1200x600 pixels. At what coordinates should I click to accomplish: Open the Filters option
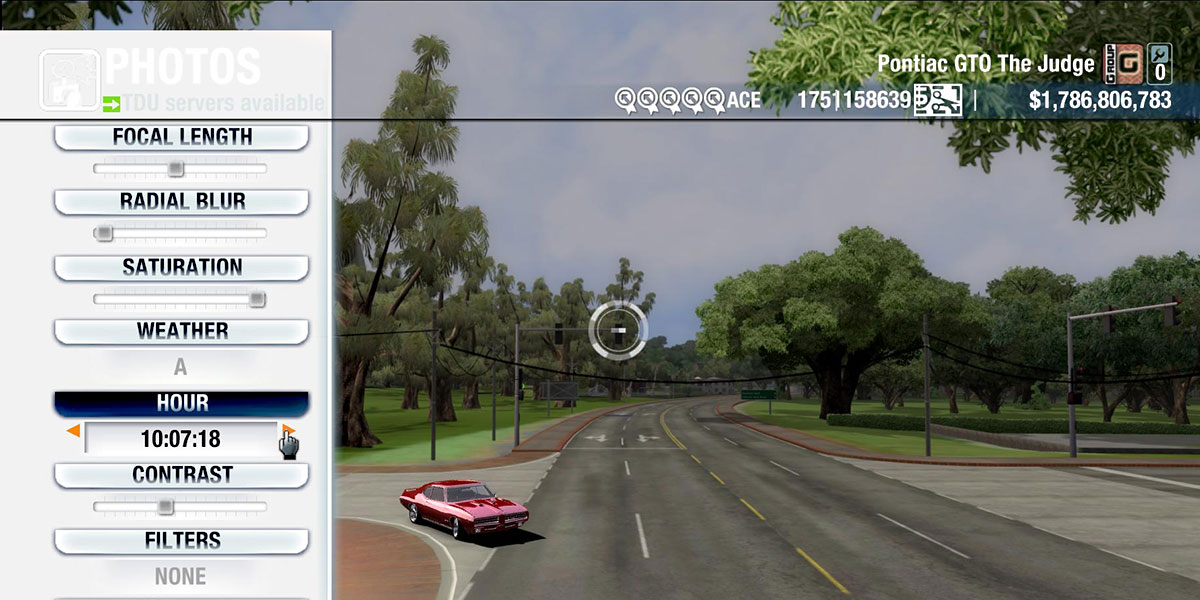pos(181,541)
